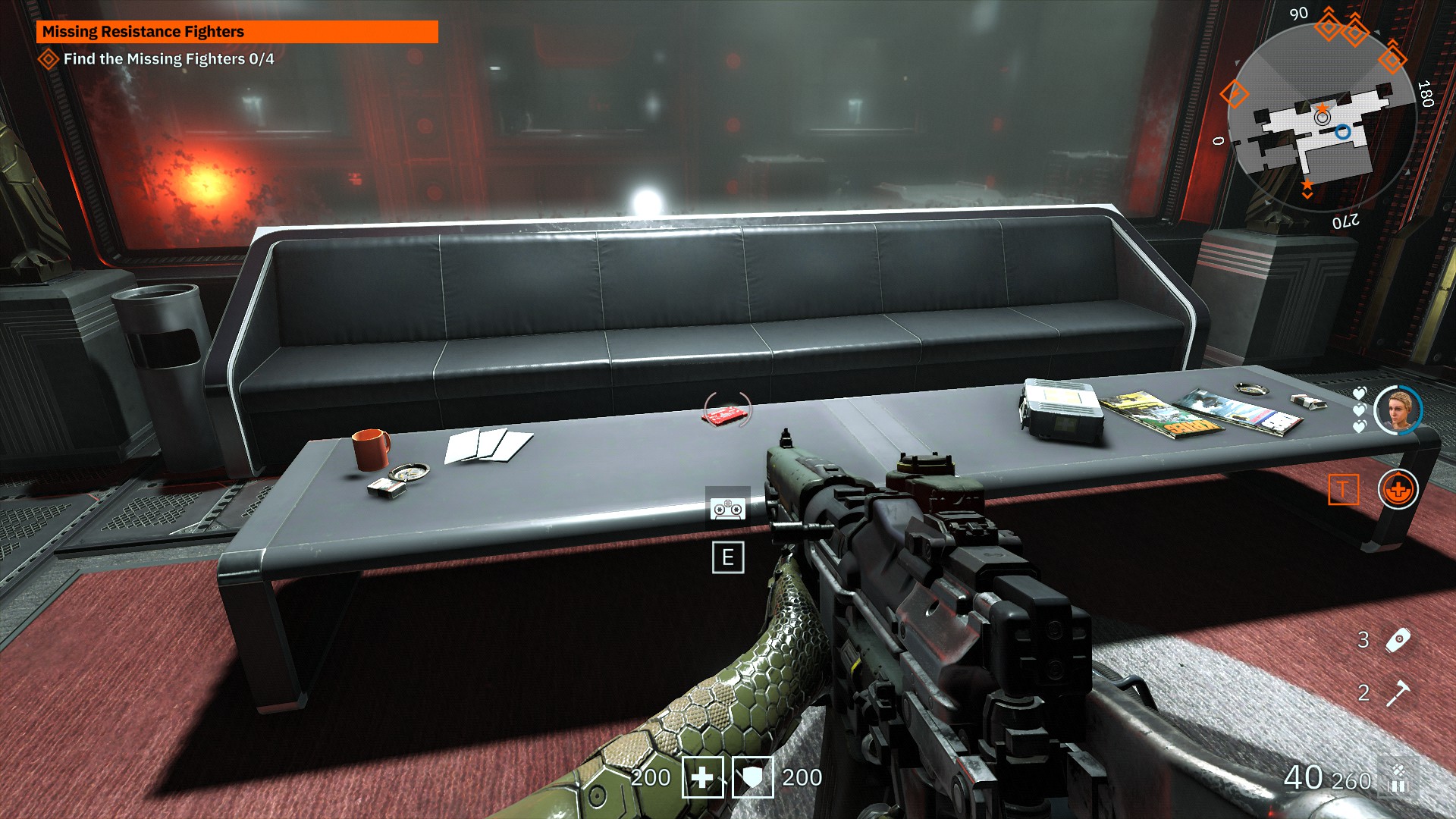Click the middle heart of the shared-lives stack
The height and width of the screenshot is (819, 1456).
tap(1360, 411)
